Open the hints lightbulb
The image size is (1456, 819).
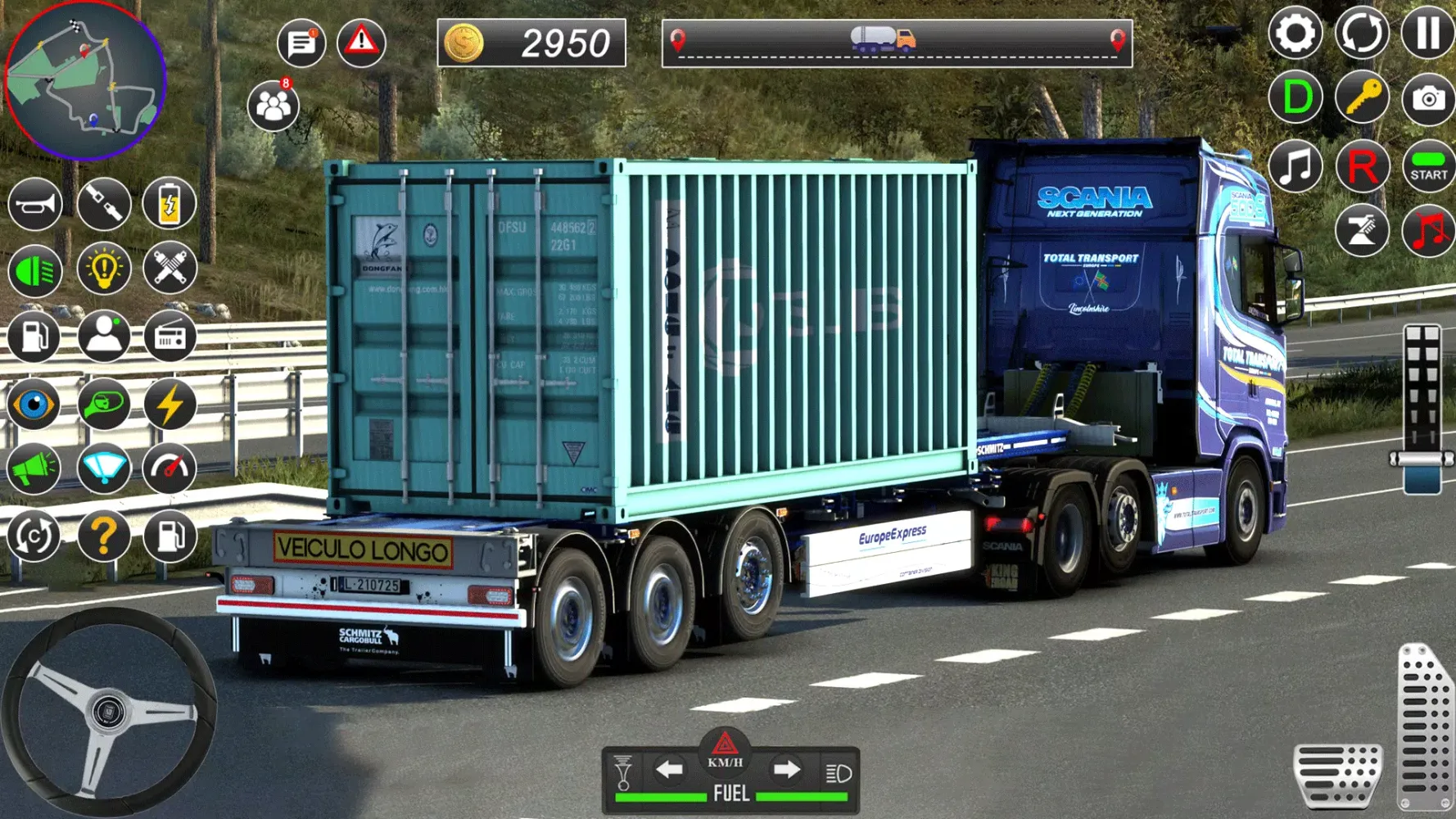pos(102,270)
